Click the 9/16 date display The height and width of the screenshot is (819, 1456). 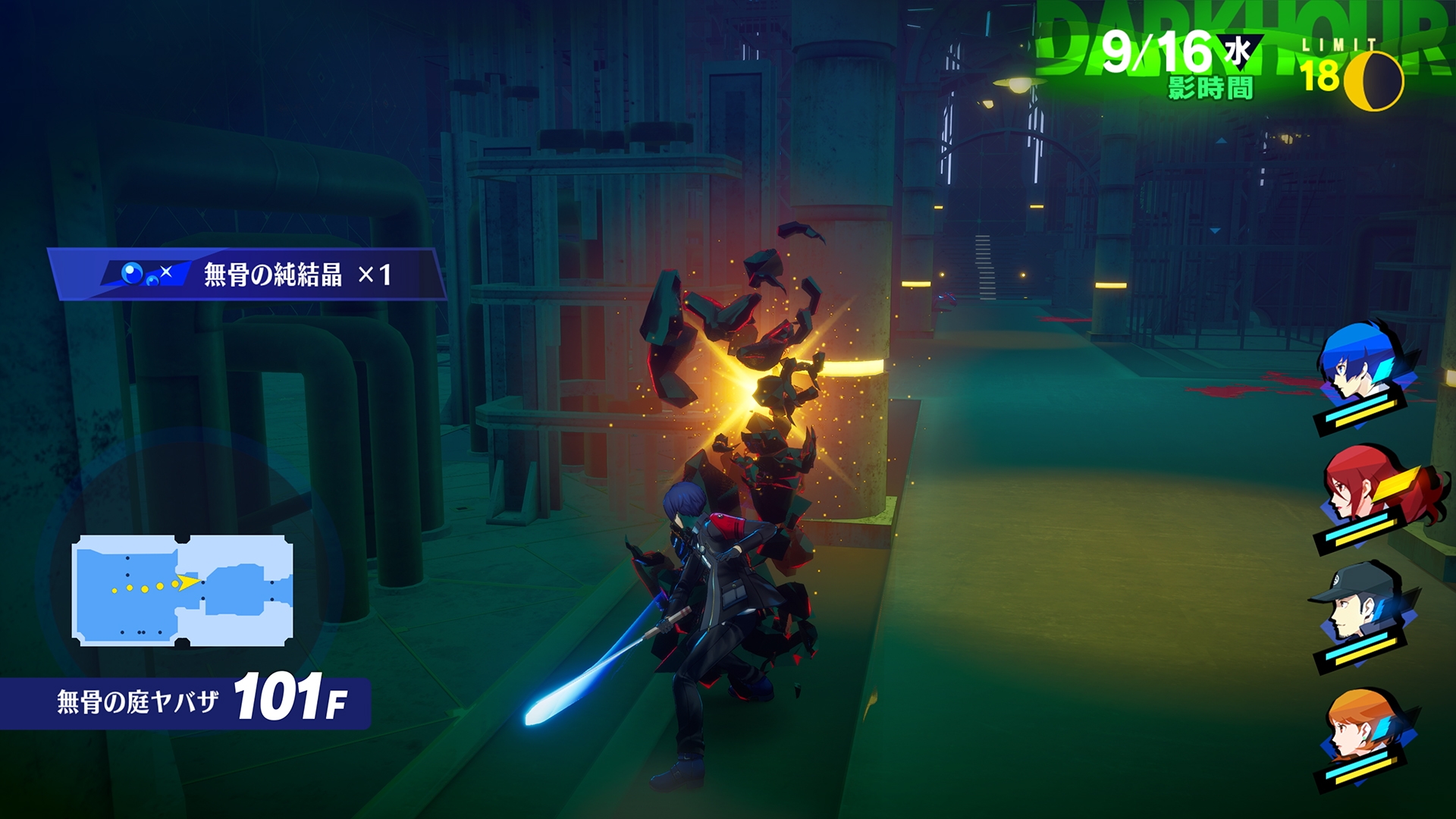(x=1157, y=53)
